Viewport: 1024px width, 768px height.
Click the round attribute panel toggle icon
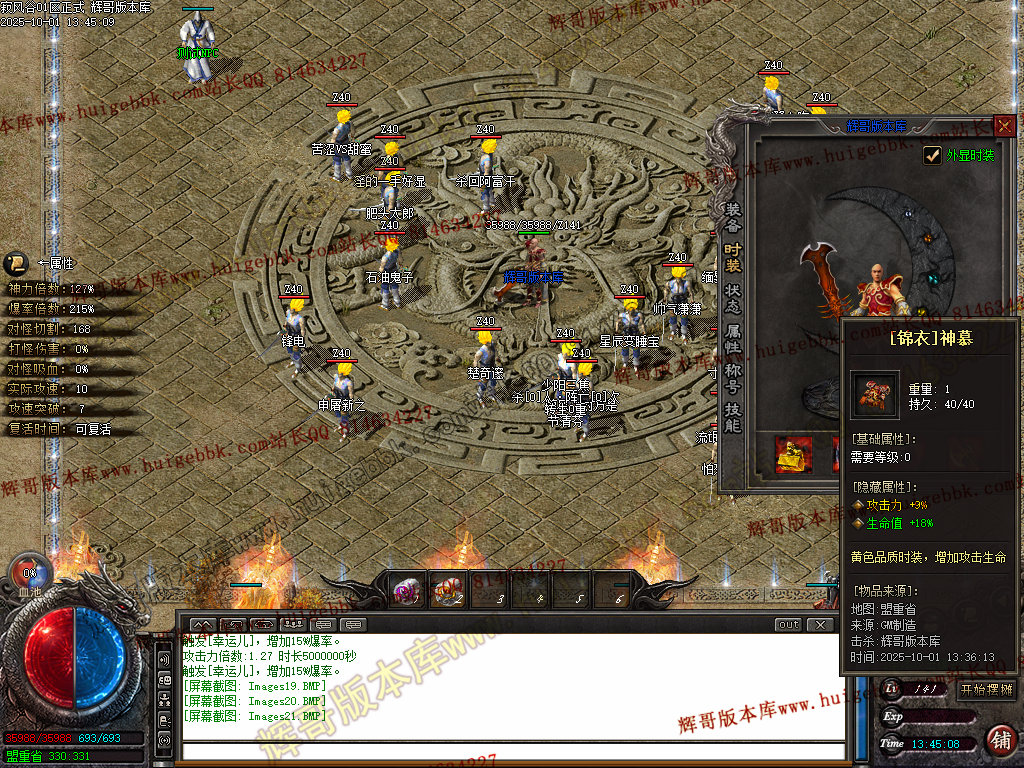tap(16, 264)
